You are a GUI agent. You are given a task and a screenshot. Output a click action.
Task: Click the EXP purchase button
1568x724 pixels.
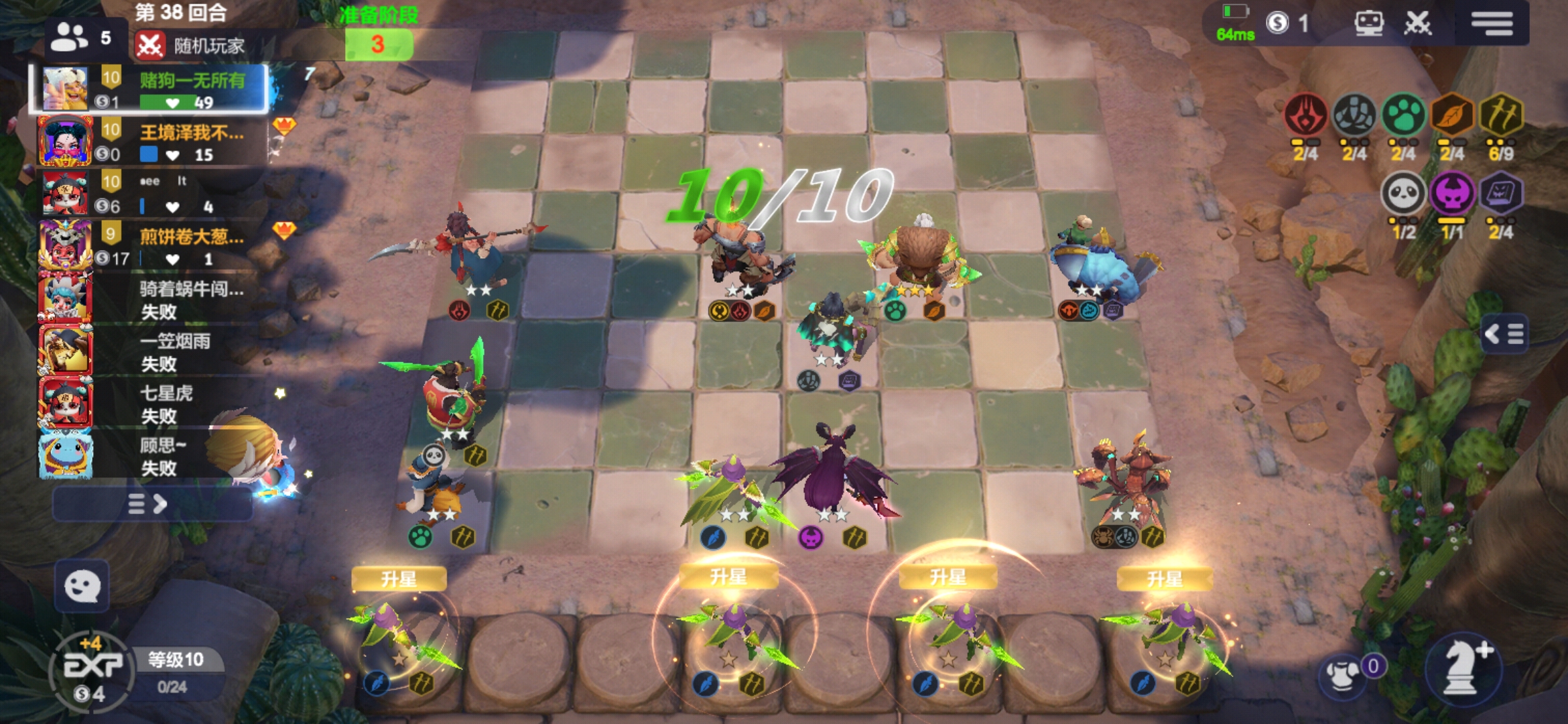[92, 668]
